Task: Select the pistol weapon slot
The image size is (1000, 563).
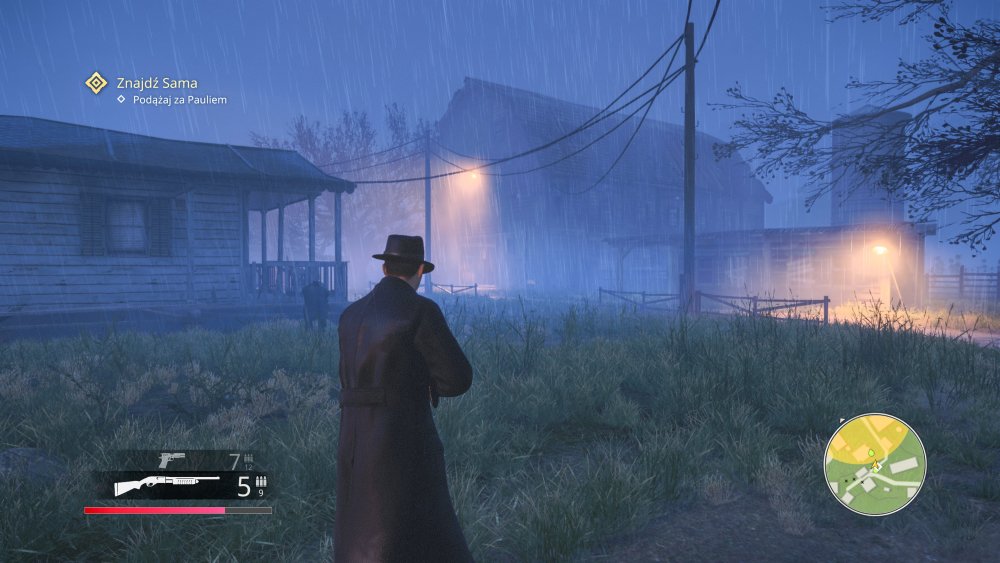Action: [x=173, y=460]
